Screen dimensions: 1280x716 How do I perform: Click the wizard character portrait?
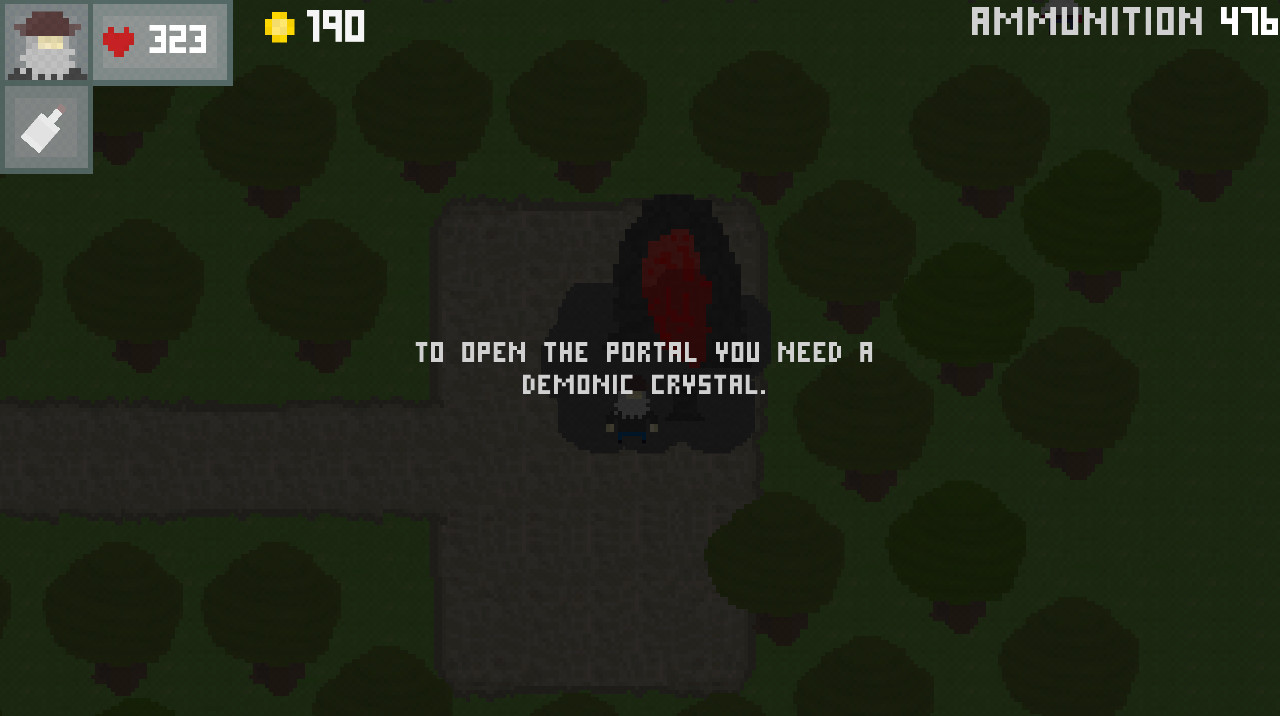47,42
